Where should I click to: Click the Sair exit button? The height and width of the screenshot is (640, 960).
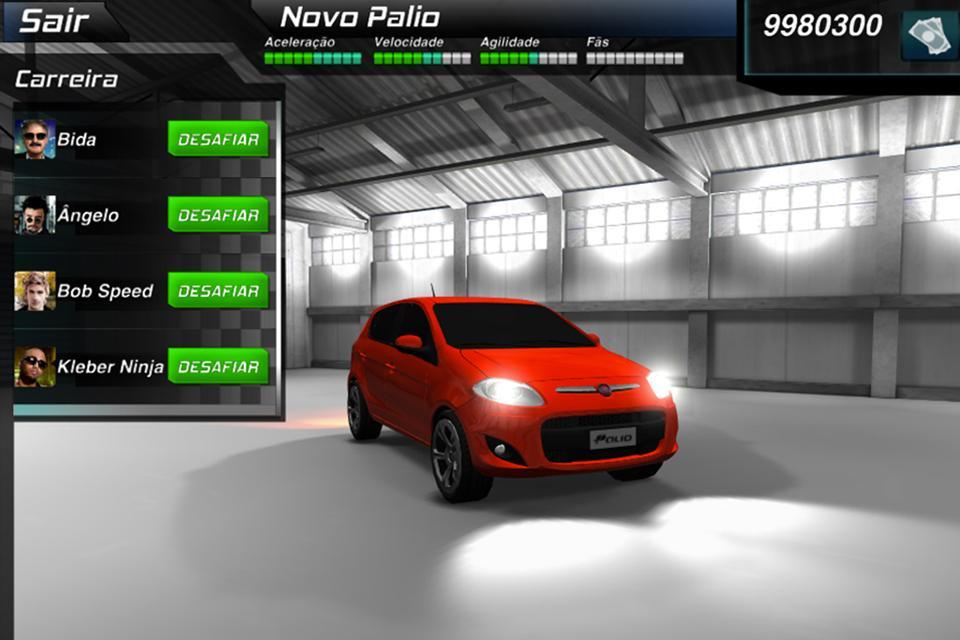pyautogui.click(x=55, y=21)
